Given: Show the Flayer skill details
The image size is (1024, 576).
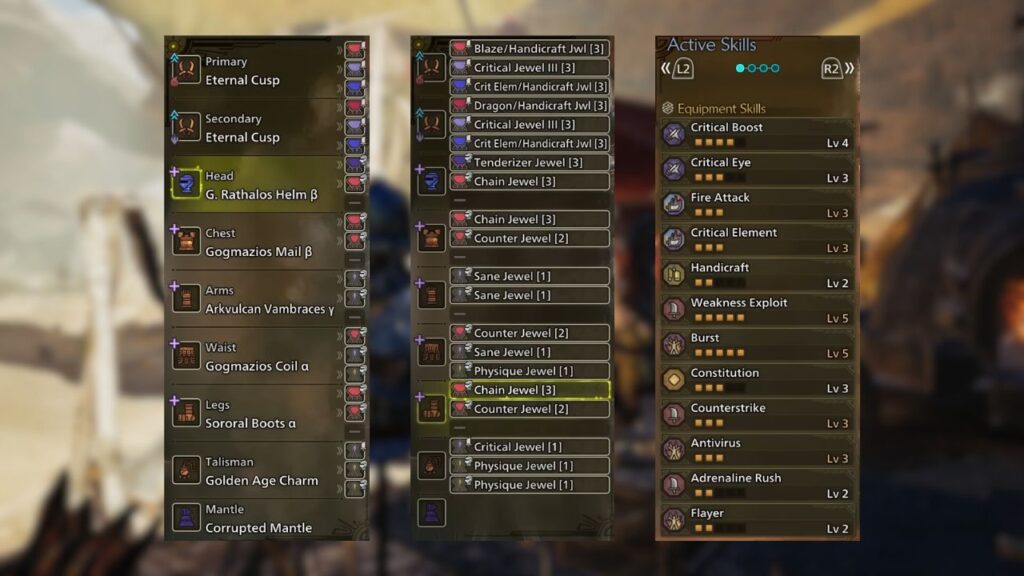Looking at the screenshot, I should click(757, 520).
